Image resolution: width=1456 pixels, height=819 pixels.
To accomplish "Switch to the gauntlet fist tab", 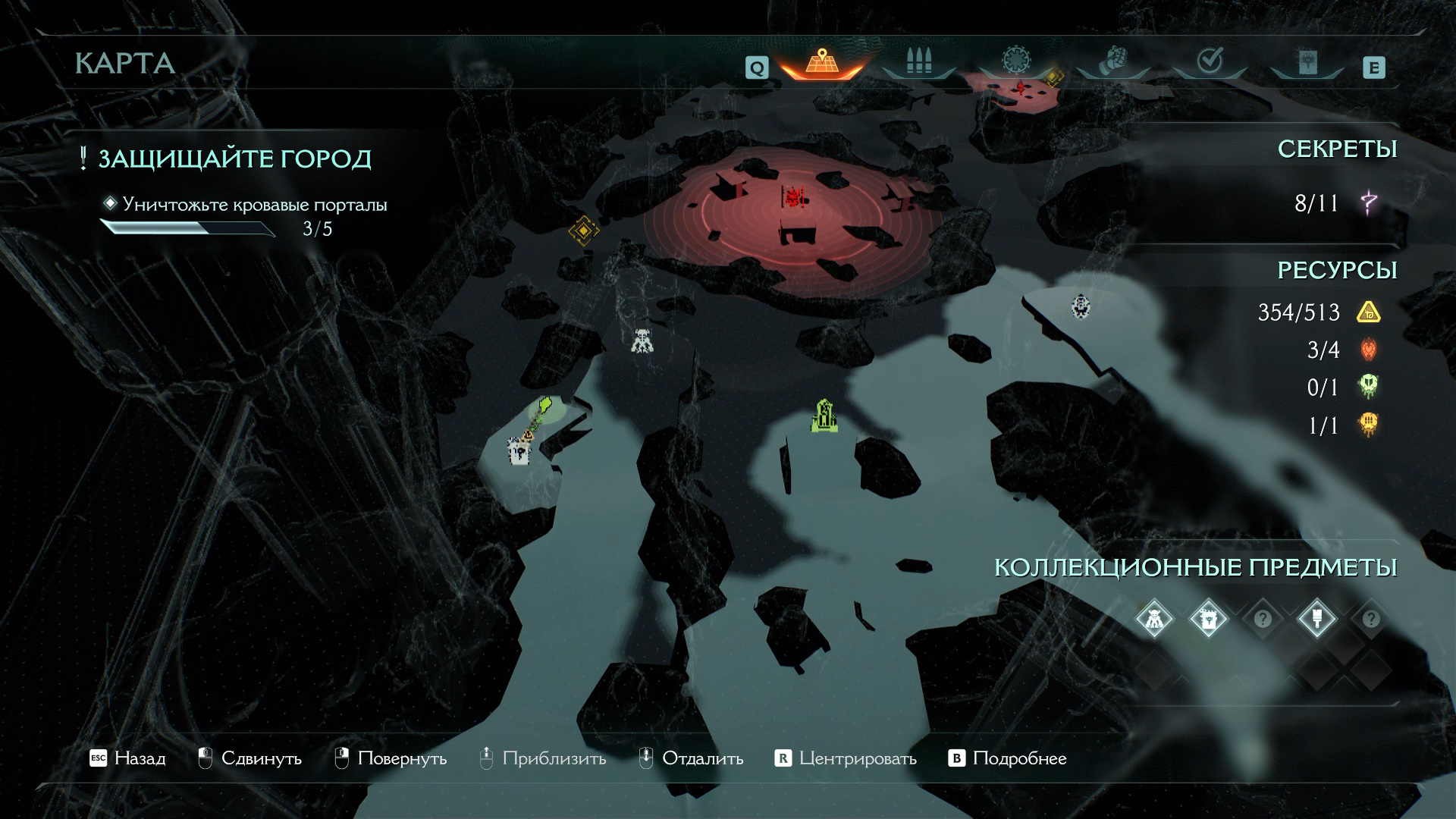I will [1112, 61].
